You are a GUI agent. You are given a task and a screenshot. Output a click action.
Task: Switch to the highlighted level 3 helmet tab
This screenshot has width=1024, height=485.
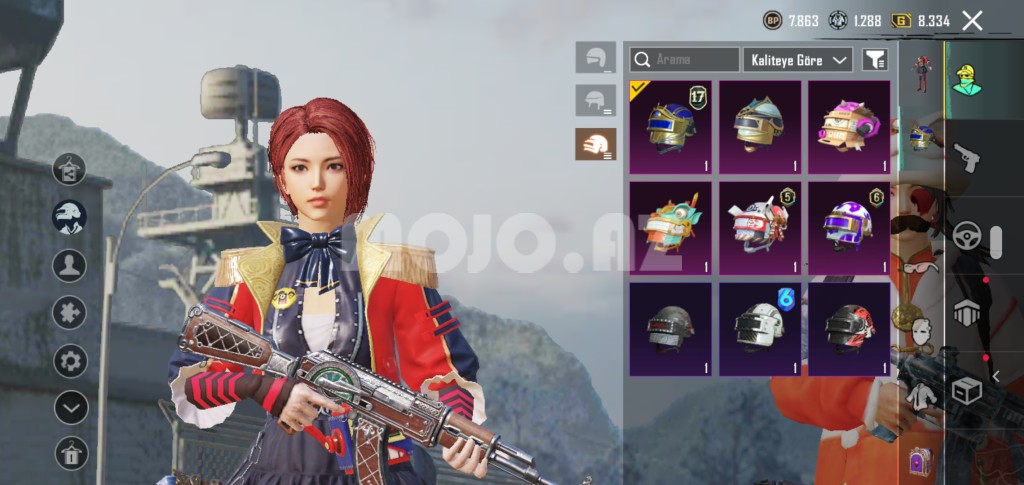[596, 144]
